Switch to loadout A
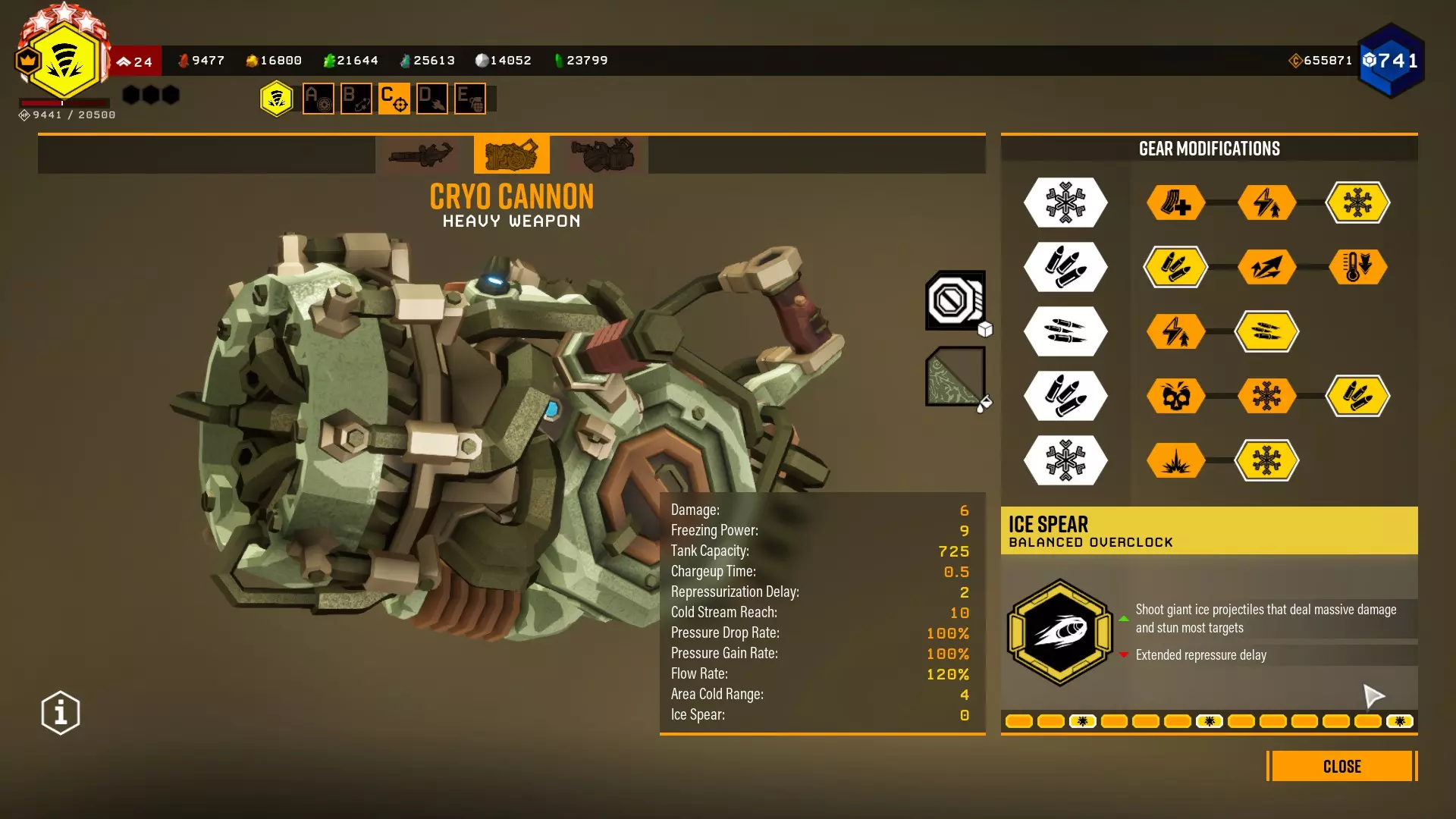 click(318, 99)
